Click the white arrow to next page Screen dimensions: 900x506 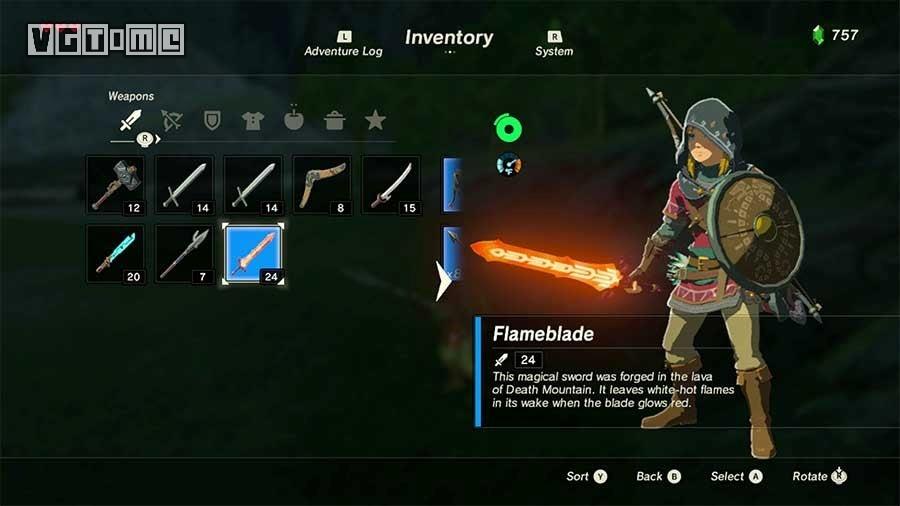pyautogui.click(x=443, y=281)
